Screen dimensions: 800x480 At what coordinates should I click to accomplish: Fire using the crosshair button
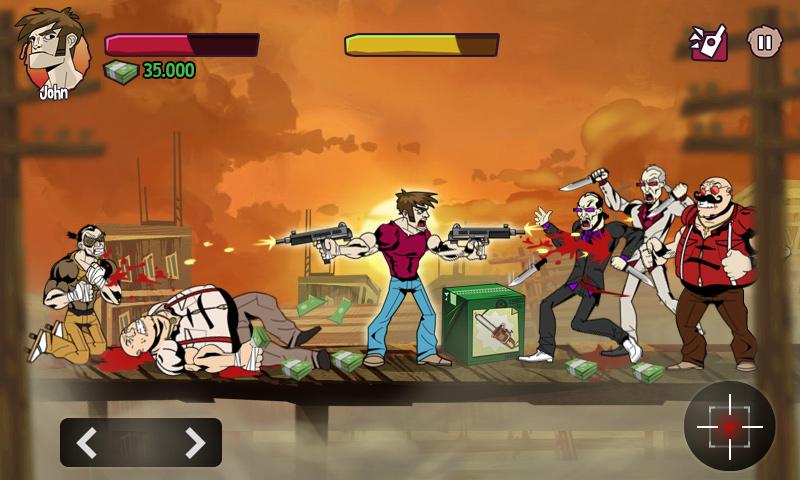pyautogui.click(x=729, y=426)
